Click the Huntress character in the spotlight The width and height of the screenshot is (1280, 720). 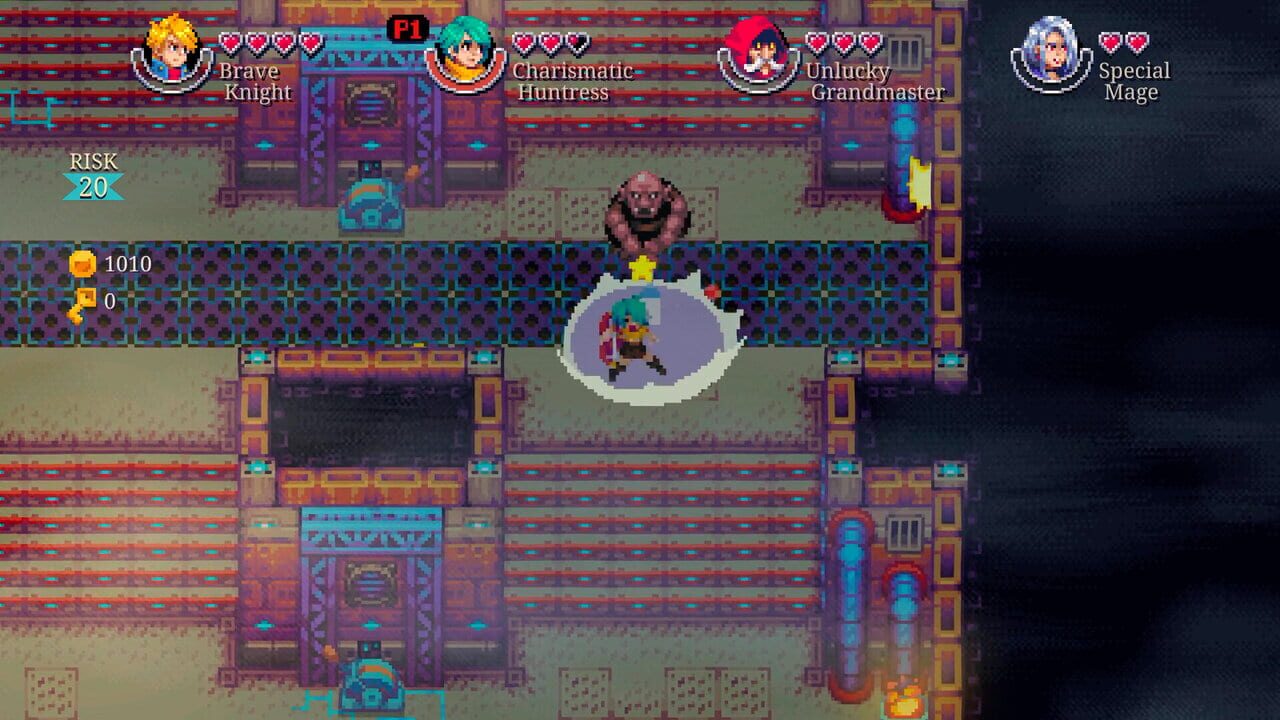[630, 335]
